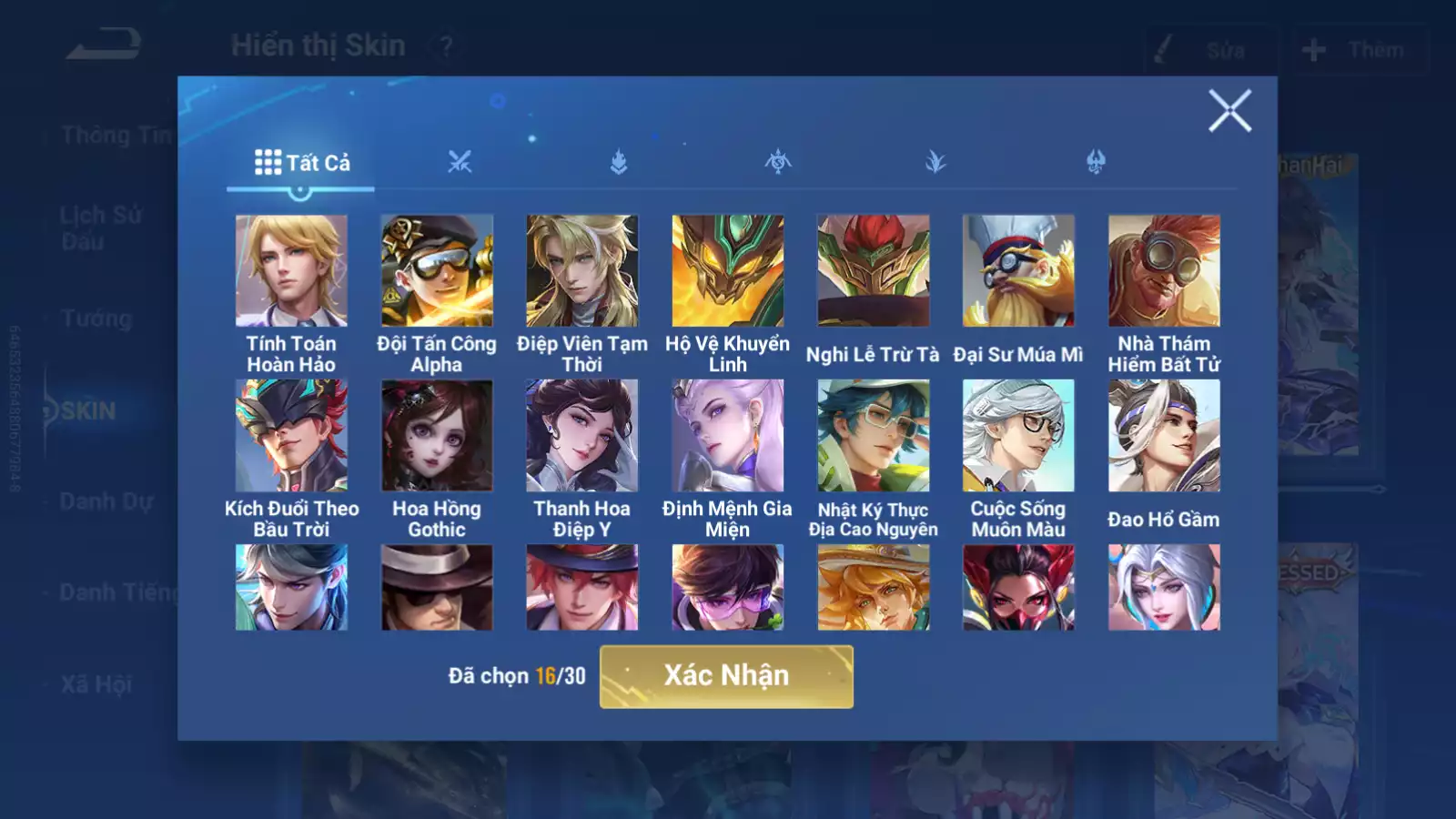Screen dimensions: 1456x819
Task: Choose the Đao Hổ Gầm skin
Action: [x=1164, y=435]
